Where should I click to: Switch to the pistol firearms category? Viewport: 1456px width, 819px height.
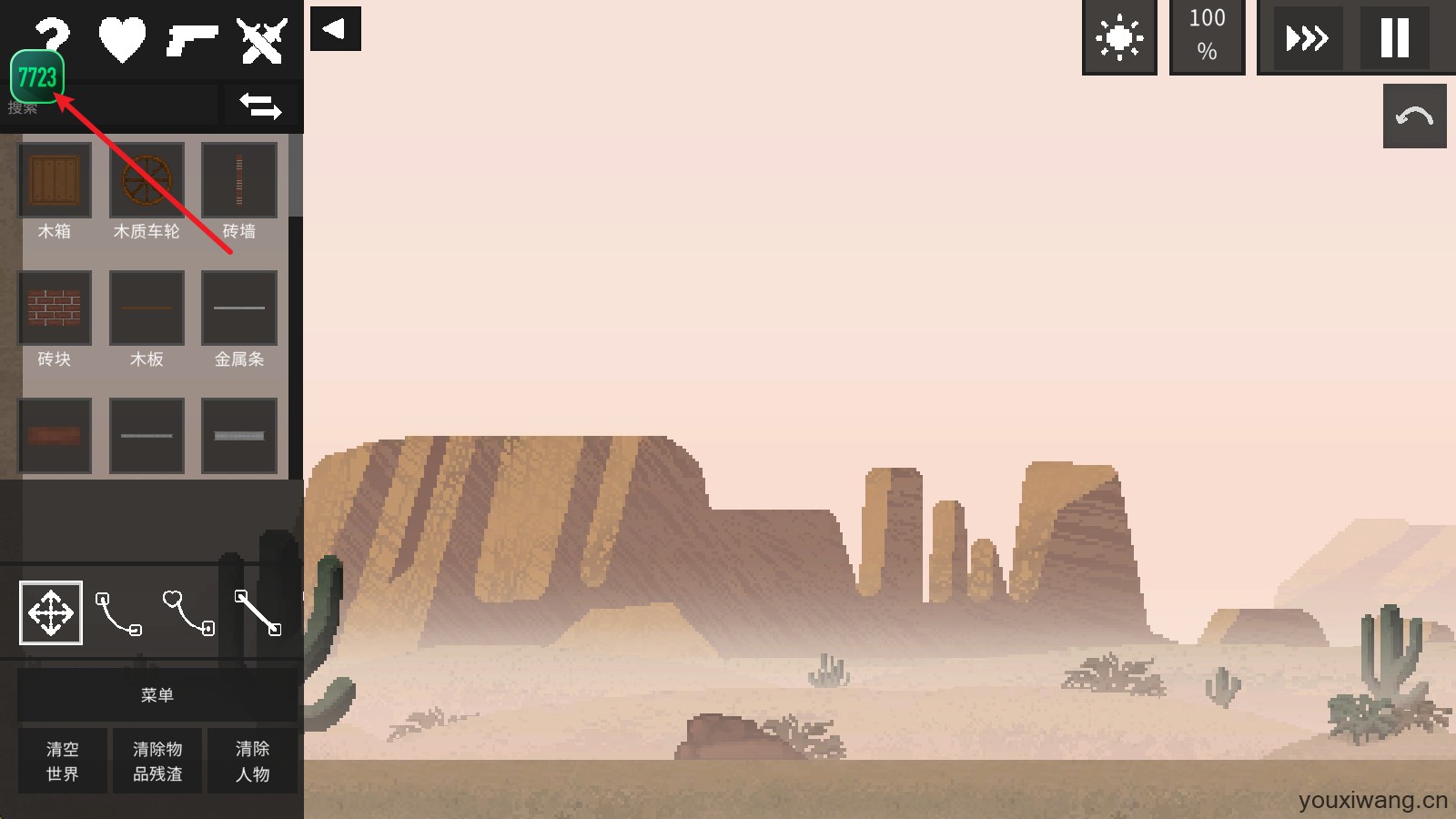(192, 40)
